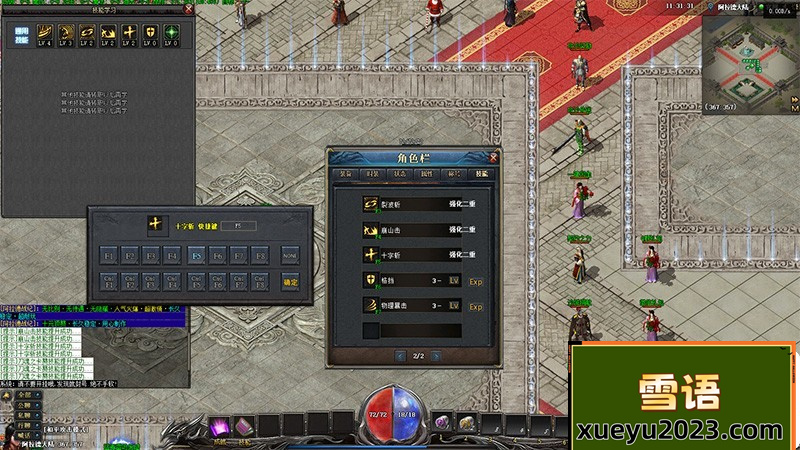Viewport: 800px width, 450px height.
Task: Choose the NONE hotkey option
Action: pos(290,255)
